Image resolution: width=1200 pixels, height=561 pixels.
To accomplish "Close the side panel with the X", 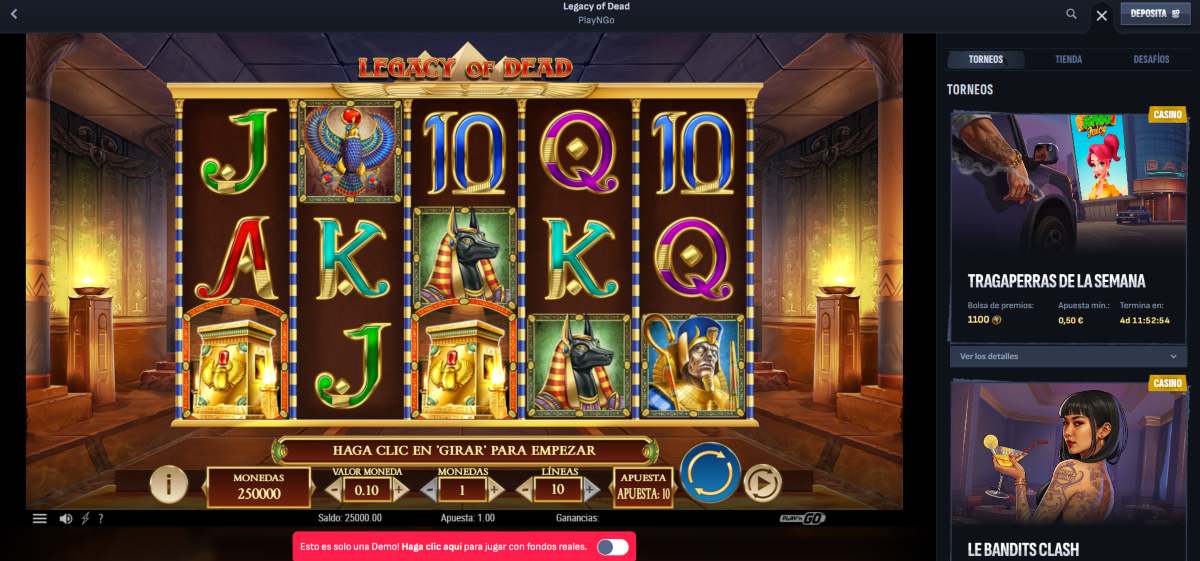I will (1102, 15).
